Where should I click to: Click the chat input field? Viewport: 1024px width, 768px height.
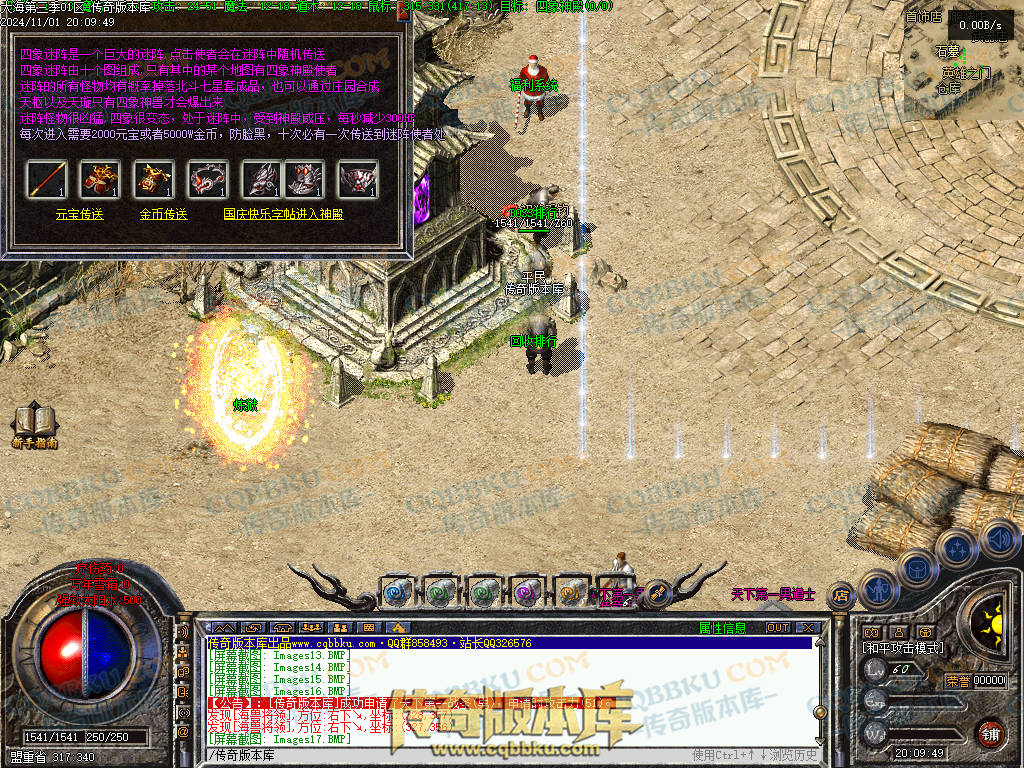pyautogui.click(x=450, y=753)
